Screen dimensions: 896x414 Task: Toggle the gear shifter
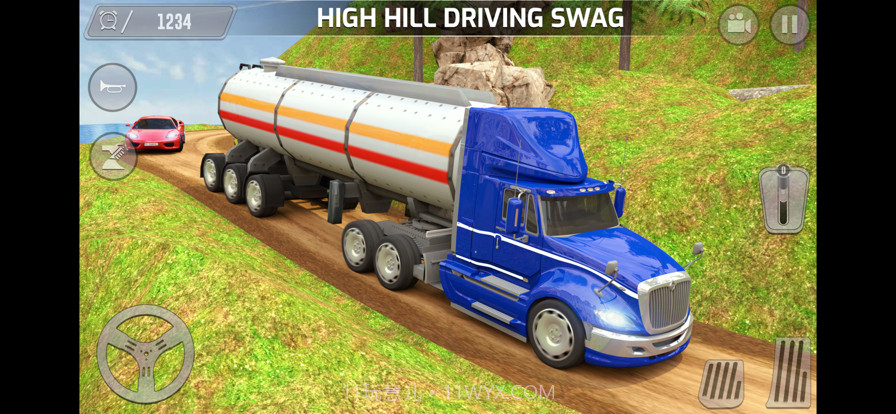pyautogui.click(x=783, y=198)
